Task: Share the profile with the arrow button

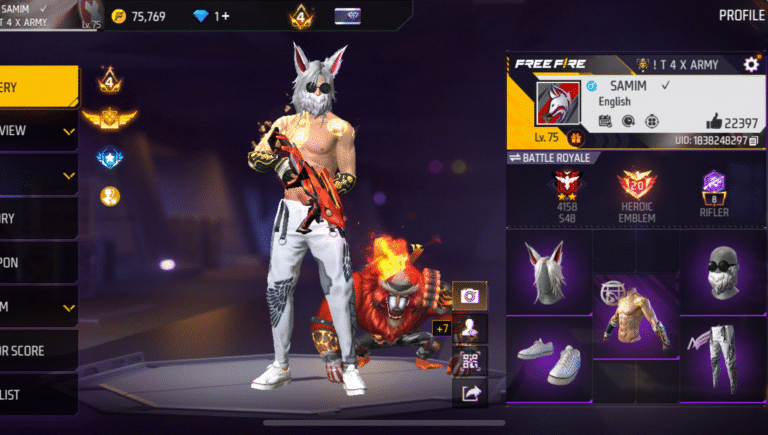Action: [469, 393]
